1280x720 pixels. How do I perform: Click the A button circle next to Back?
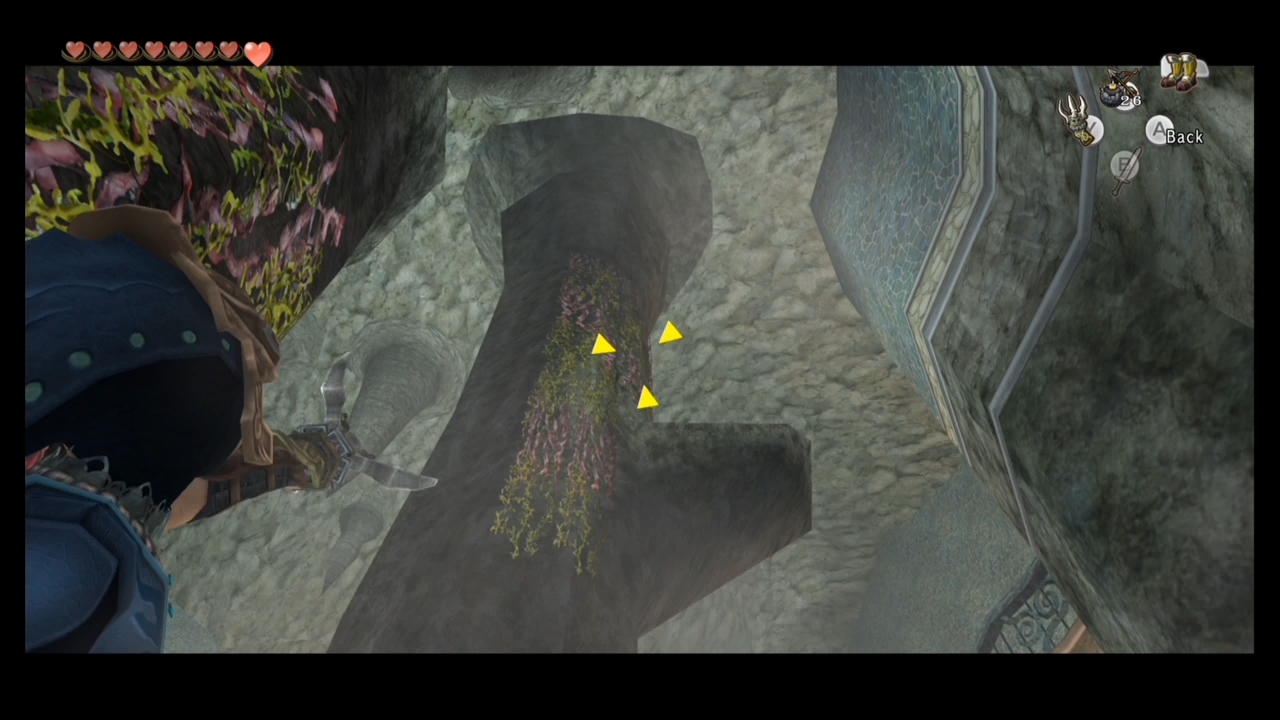pos(1160,131)
